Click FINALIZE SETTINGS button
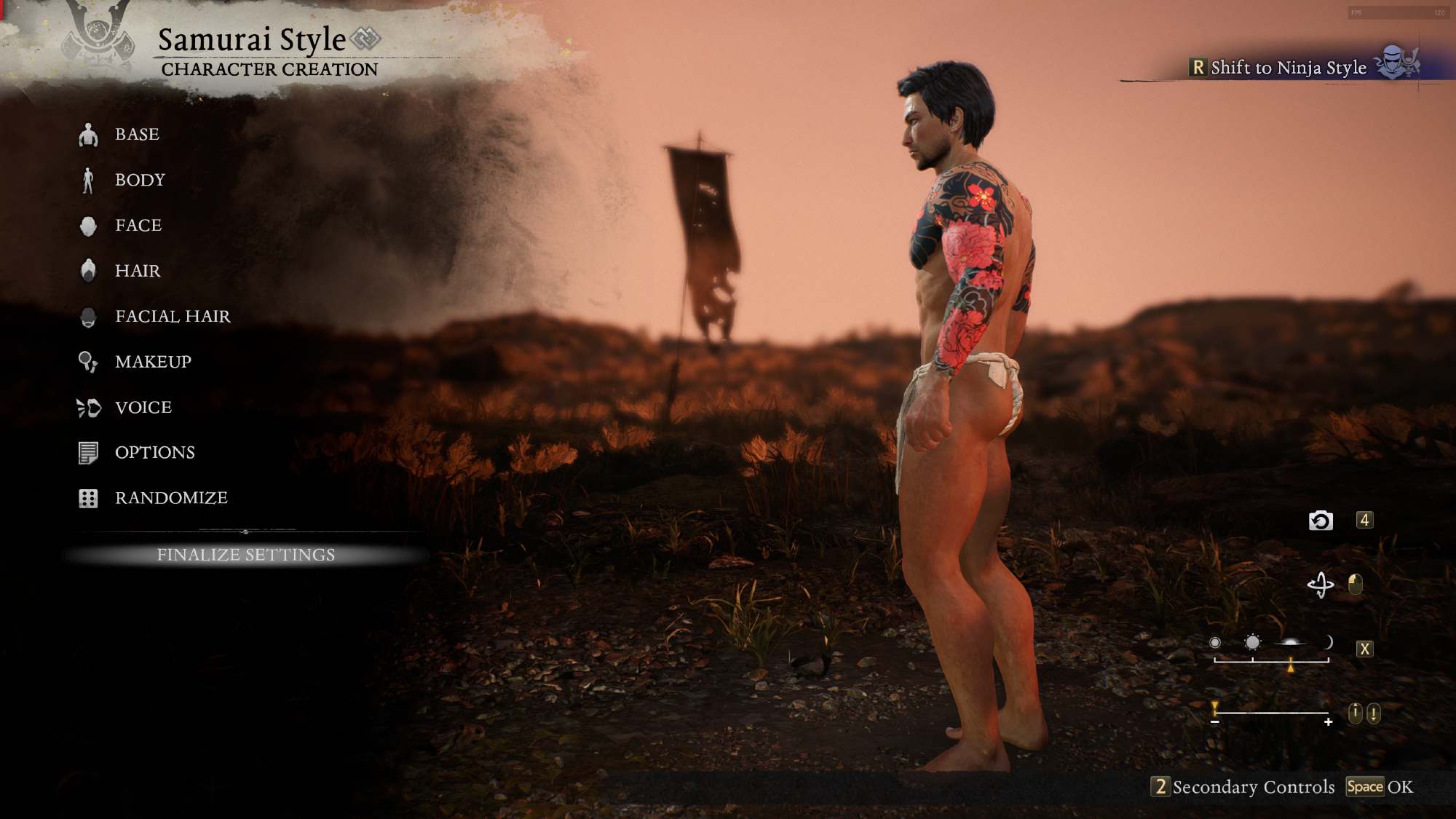Screen dimensions: 1456x819 click(246, 555)
